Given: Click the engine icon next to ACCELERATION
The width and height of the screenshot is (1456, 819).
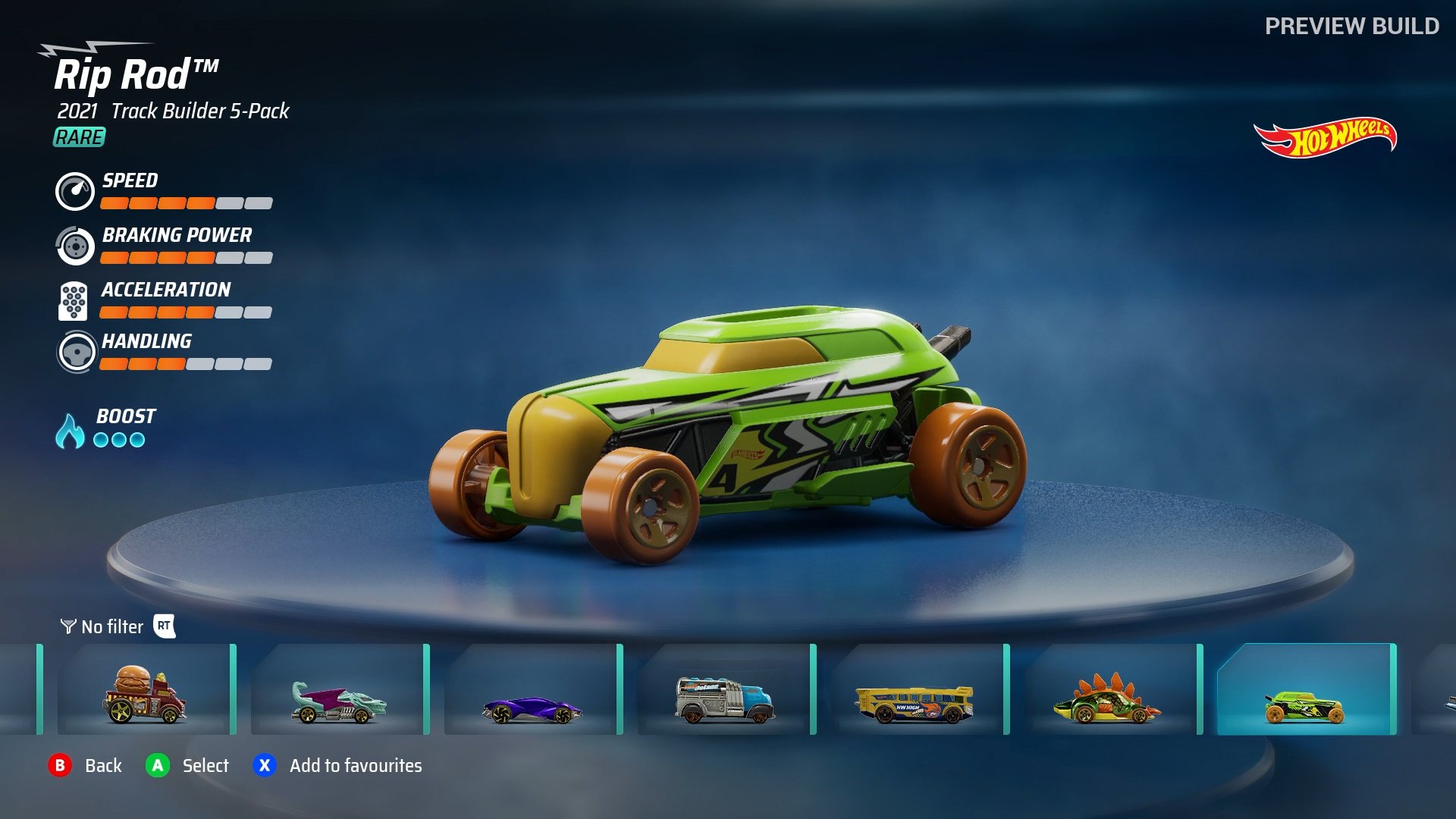Looking at the screenshot, I should [x=74, y=301].
